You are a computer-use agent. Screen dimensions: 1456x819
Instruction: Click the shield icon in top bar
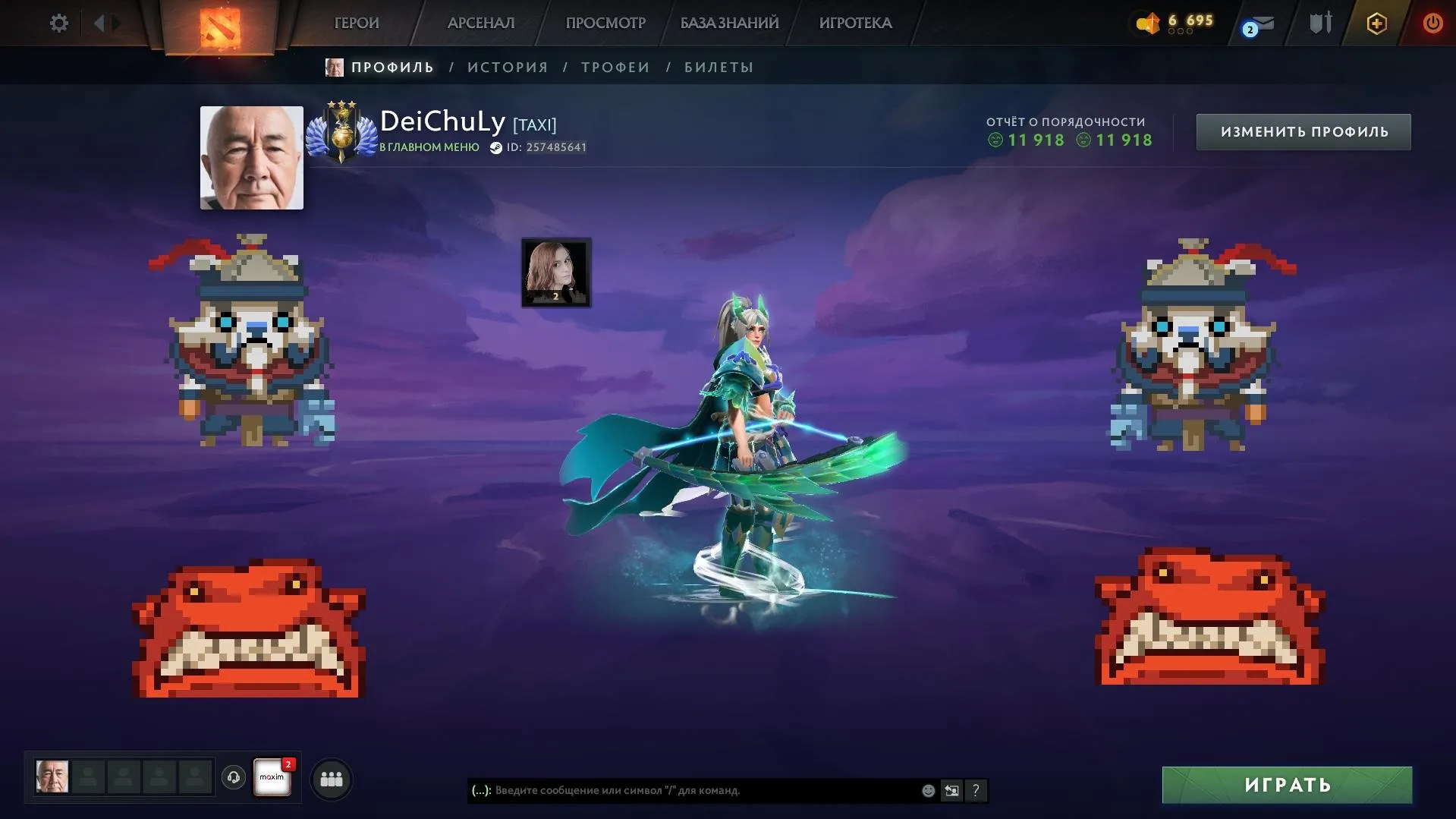(1319, 23)
